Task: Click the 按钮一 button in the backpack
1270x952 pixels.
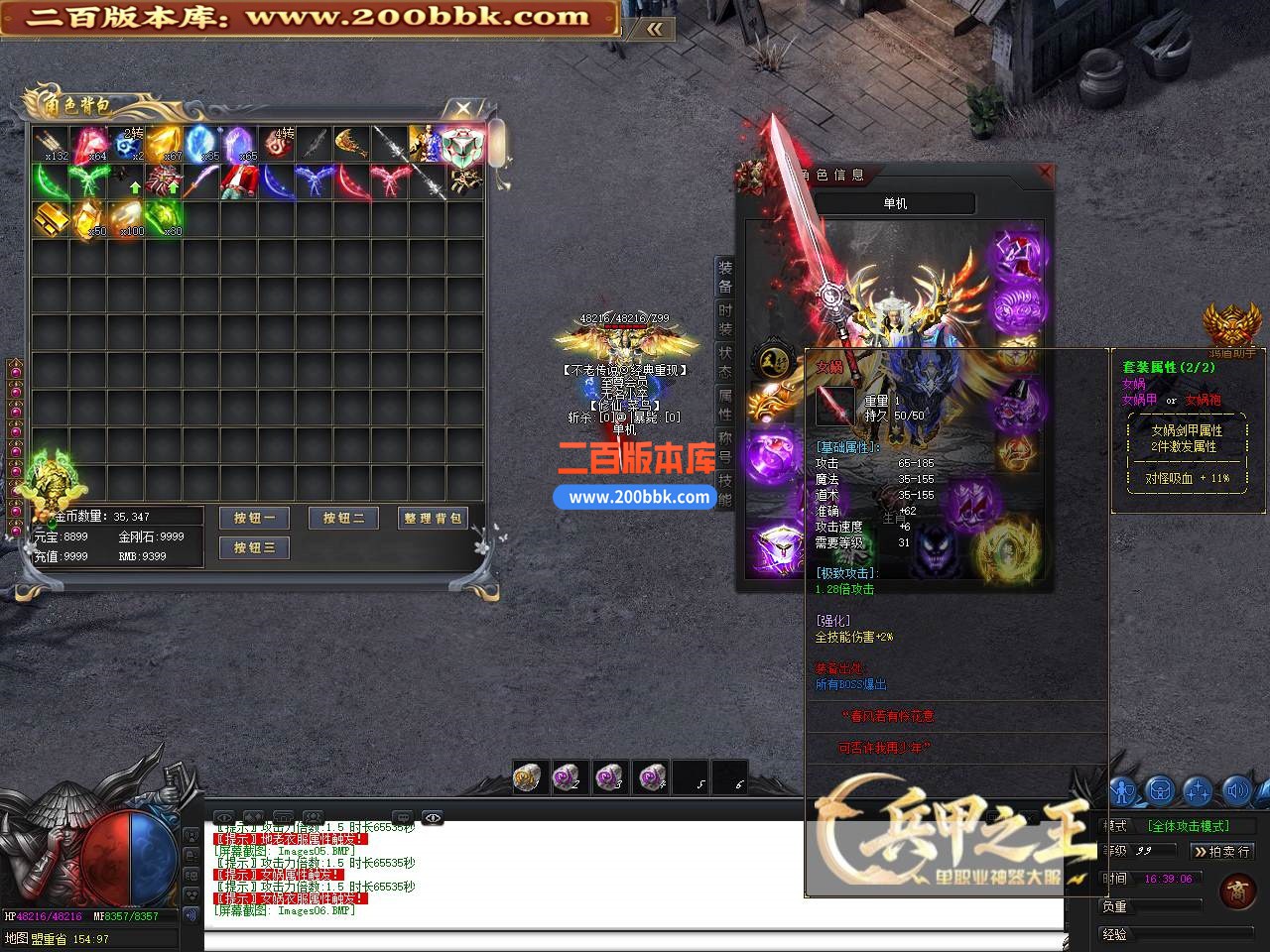Action: tap(254, 518)
